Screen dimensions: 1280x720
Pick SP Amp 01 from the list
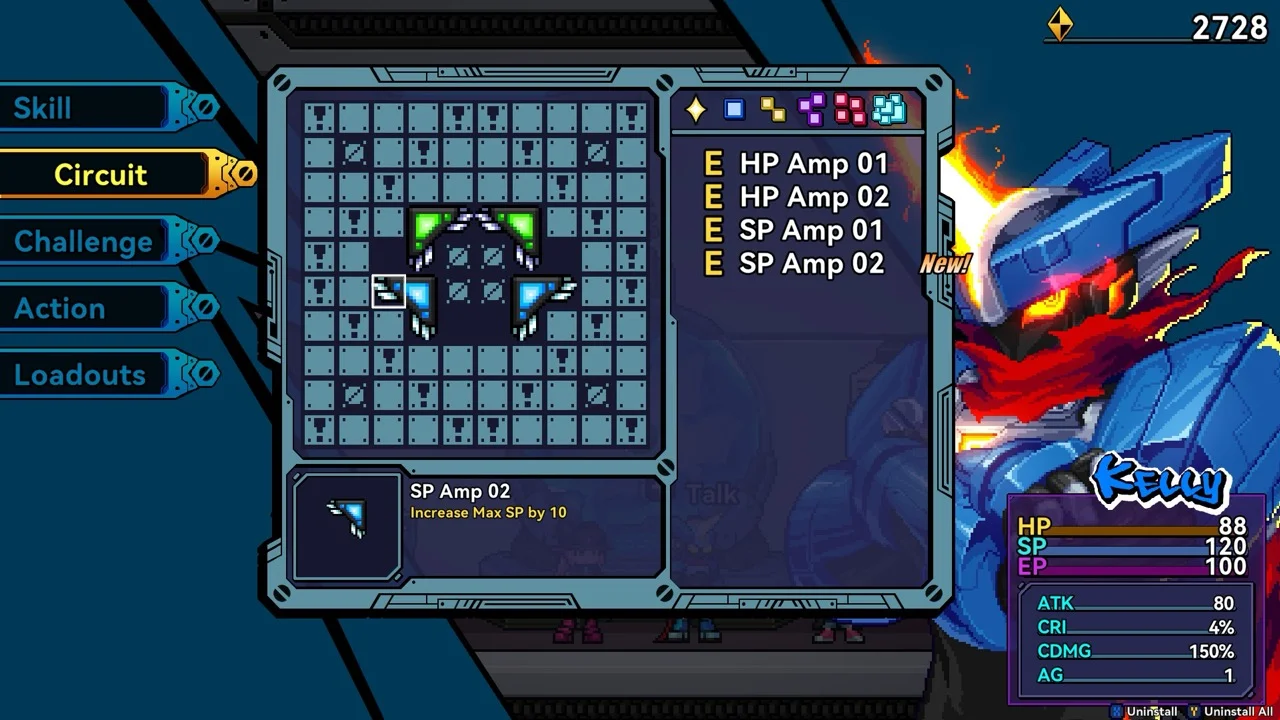click(810, 231)
